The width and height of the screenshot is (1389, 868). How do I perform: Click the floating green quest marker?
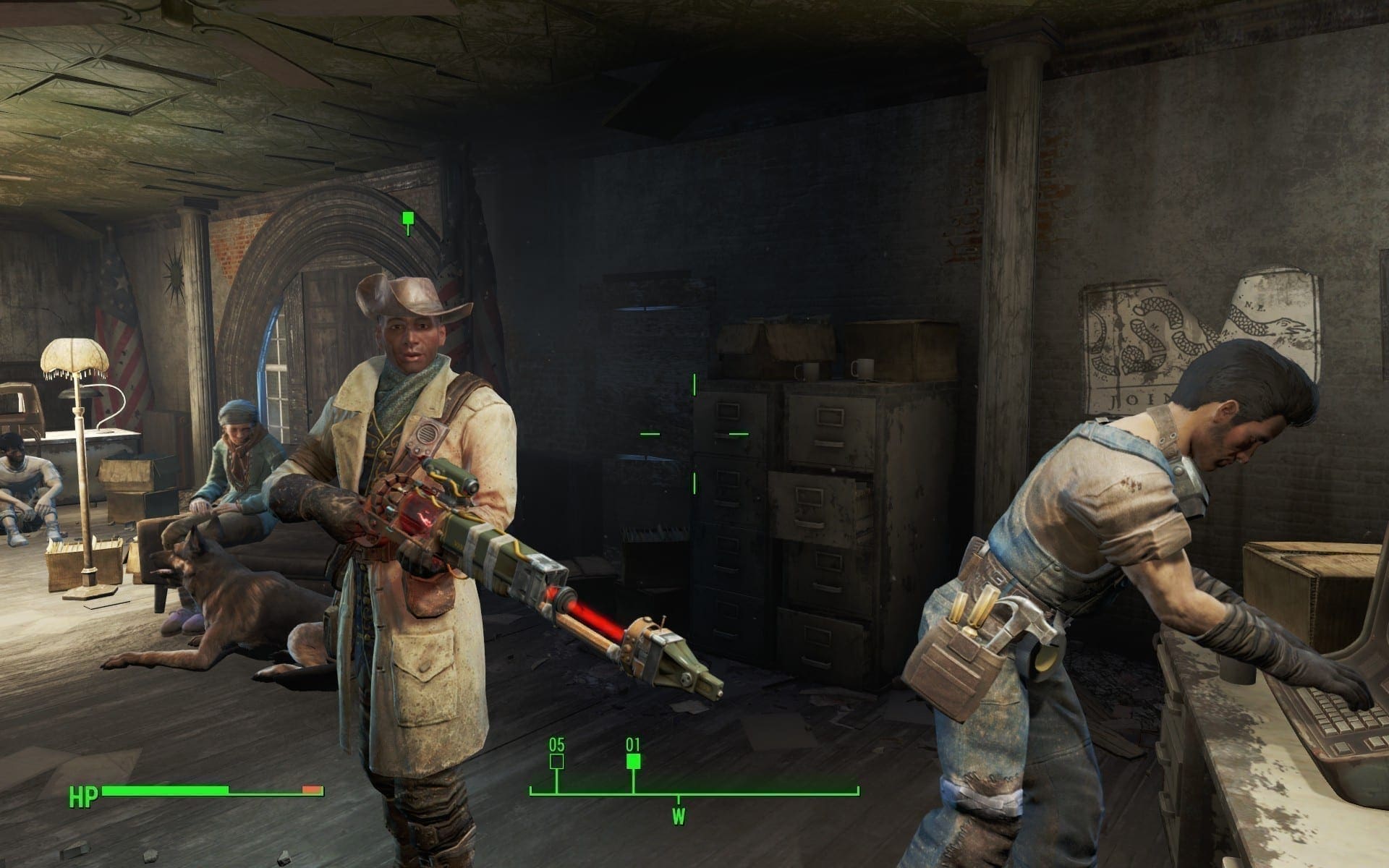[408, 218]
